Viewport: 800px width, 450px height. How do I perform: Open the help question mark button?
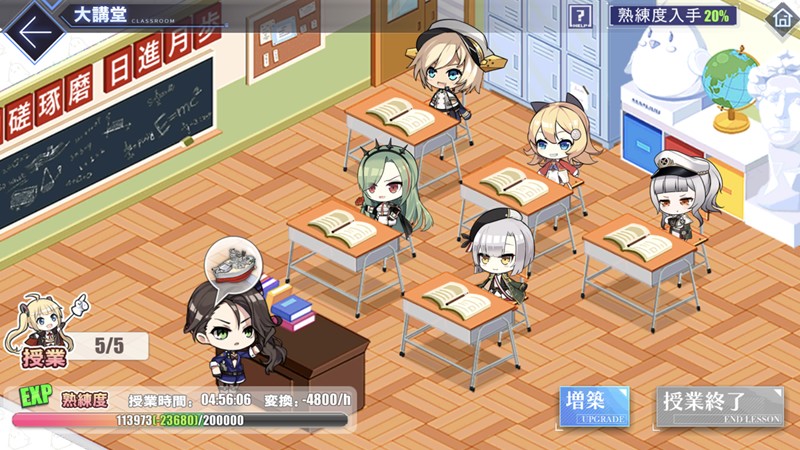click(580, 16)
